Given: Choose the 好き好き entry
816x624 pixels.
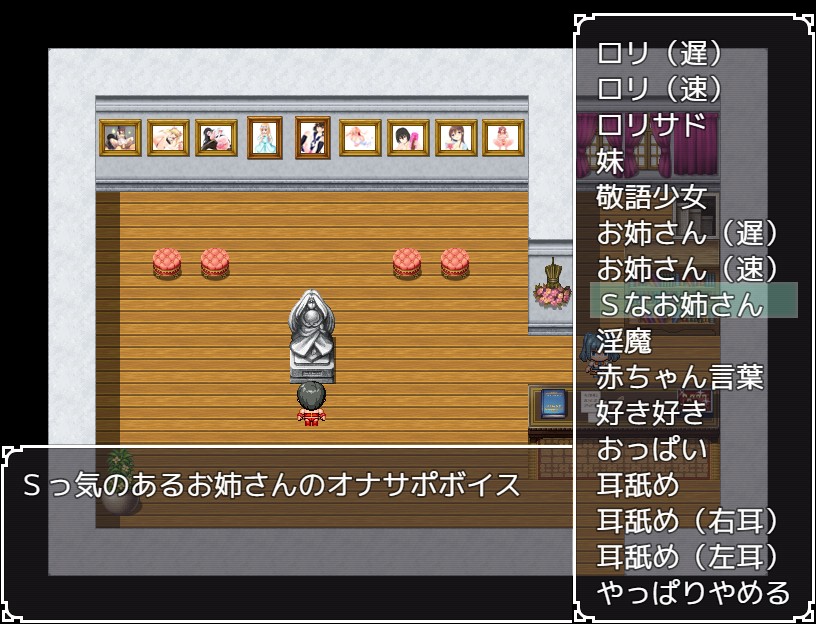Looking at the screenshot, I should point(652,413).
